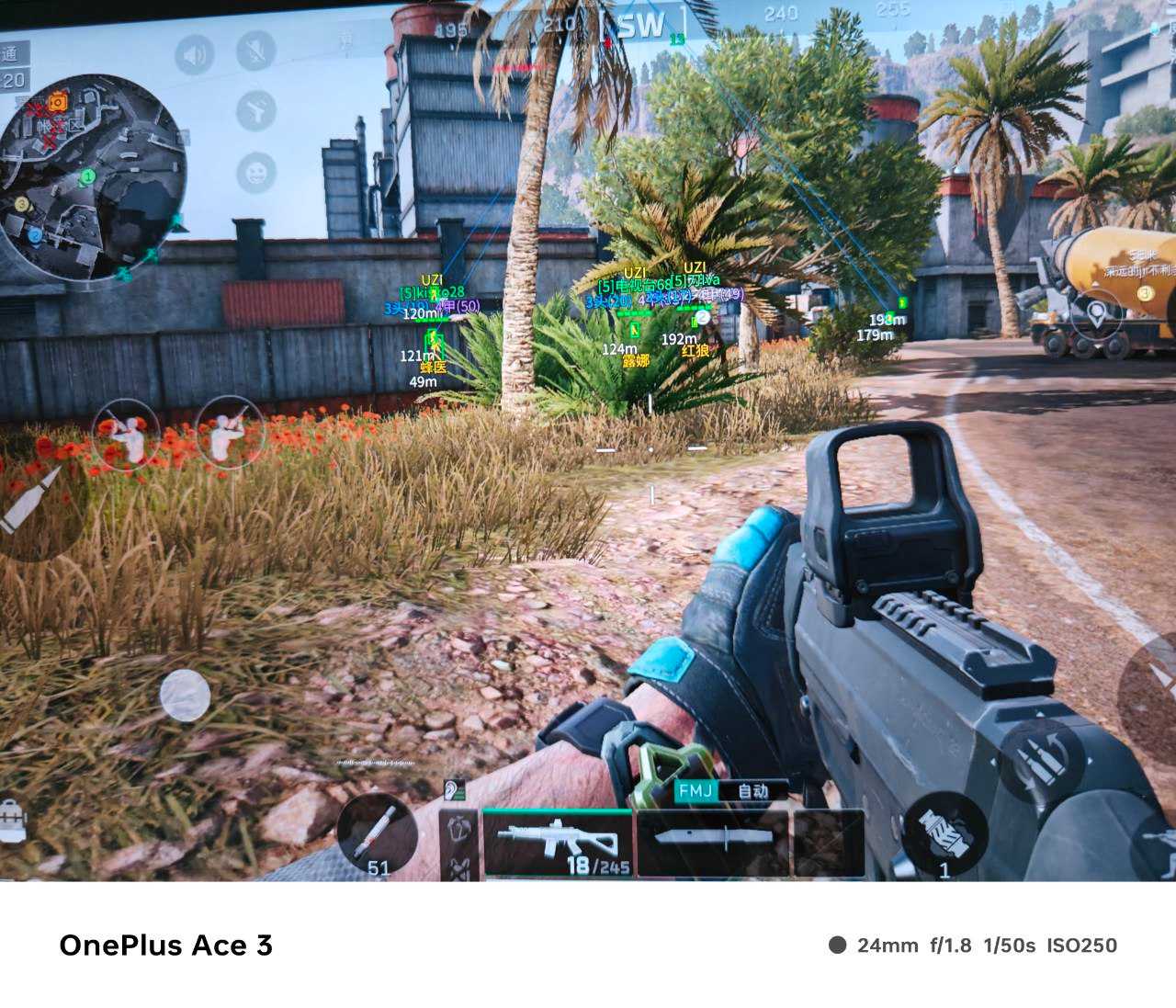1176x1008 pixels.
Task: Tap the flashlight-style icon below the mute button
Action: [256, 111]
